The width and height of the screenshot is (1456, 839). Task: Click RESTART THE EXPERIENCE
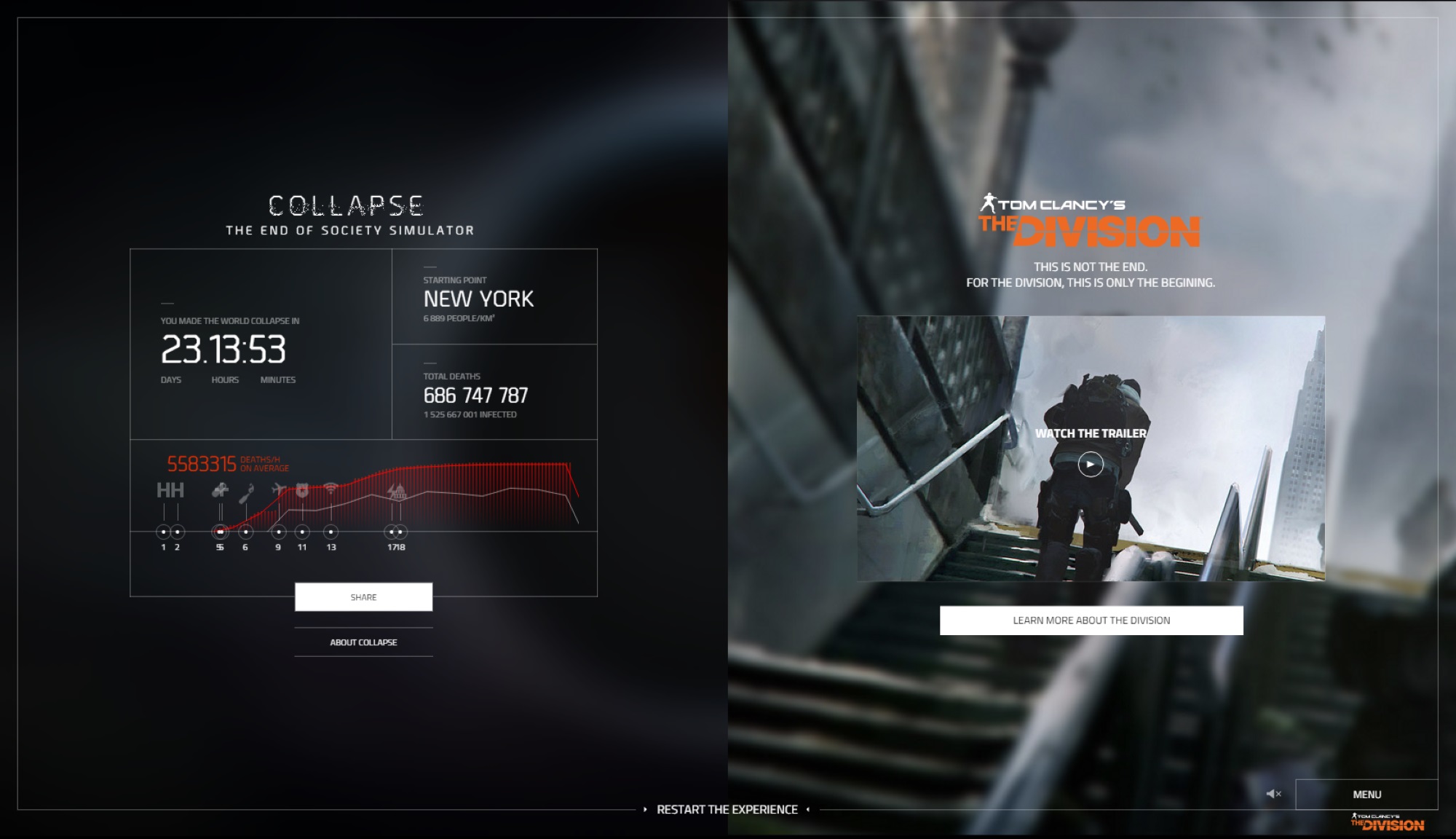click(728, 808)
